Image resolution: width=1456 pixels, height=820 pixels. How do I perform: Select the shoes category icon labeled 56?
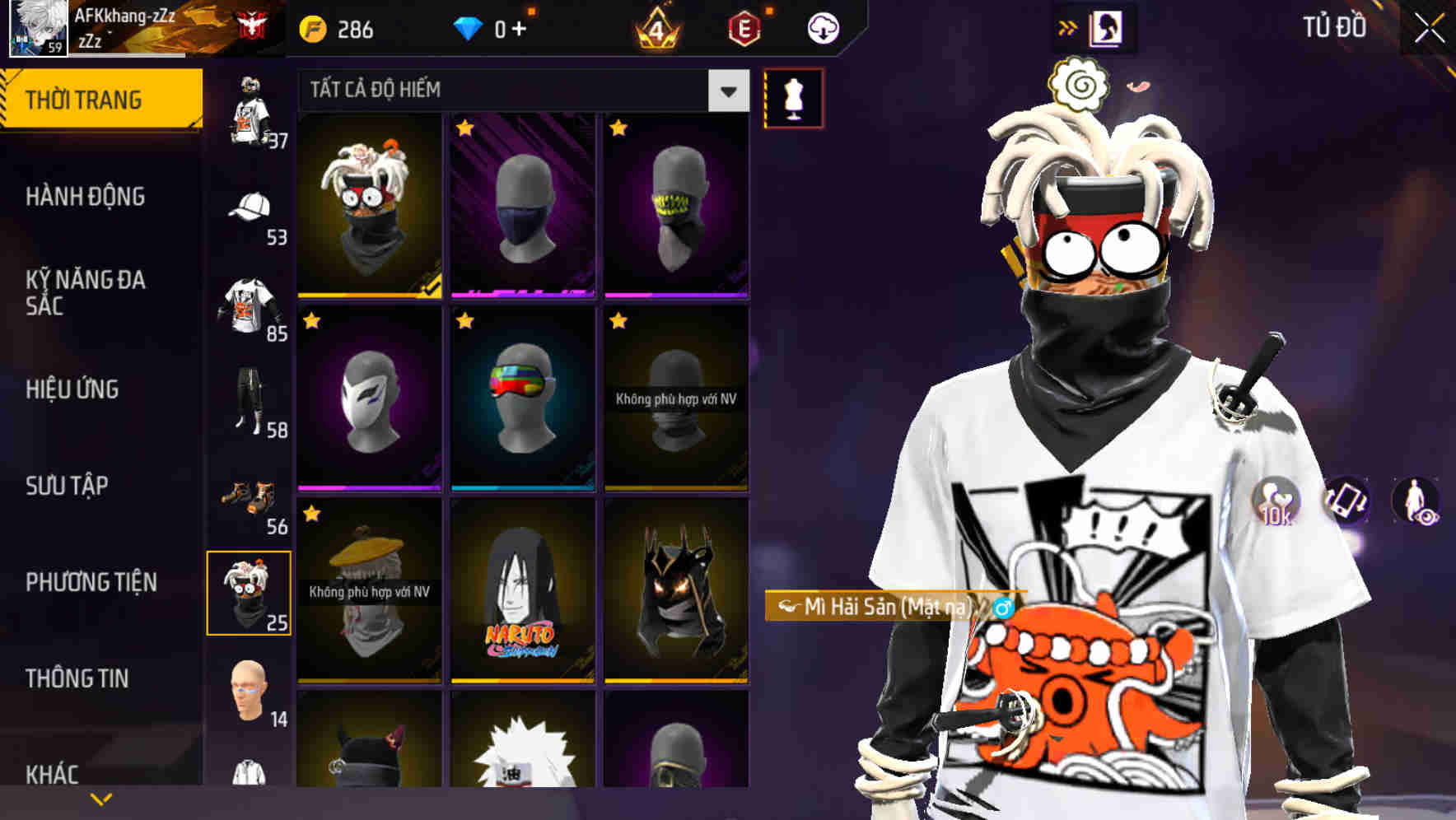pos(247,494)
